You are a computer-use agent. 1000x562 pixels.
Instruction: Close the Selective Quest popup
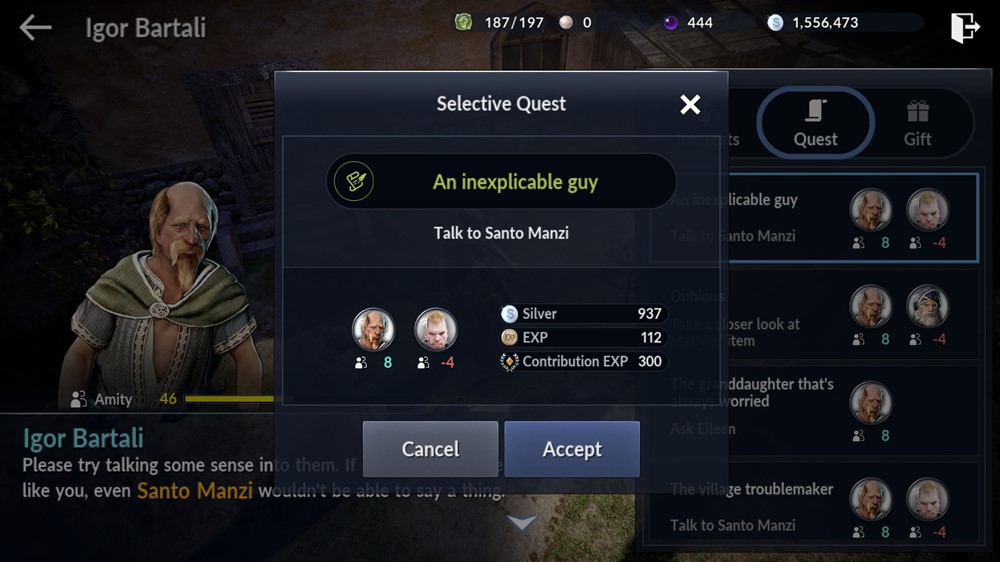[x=690, y=104]
